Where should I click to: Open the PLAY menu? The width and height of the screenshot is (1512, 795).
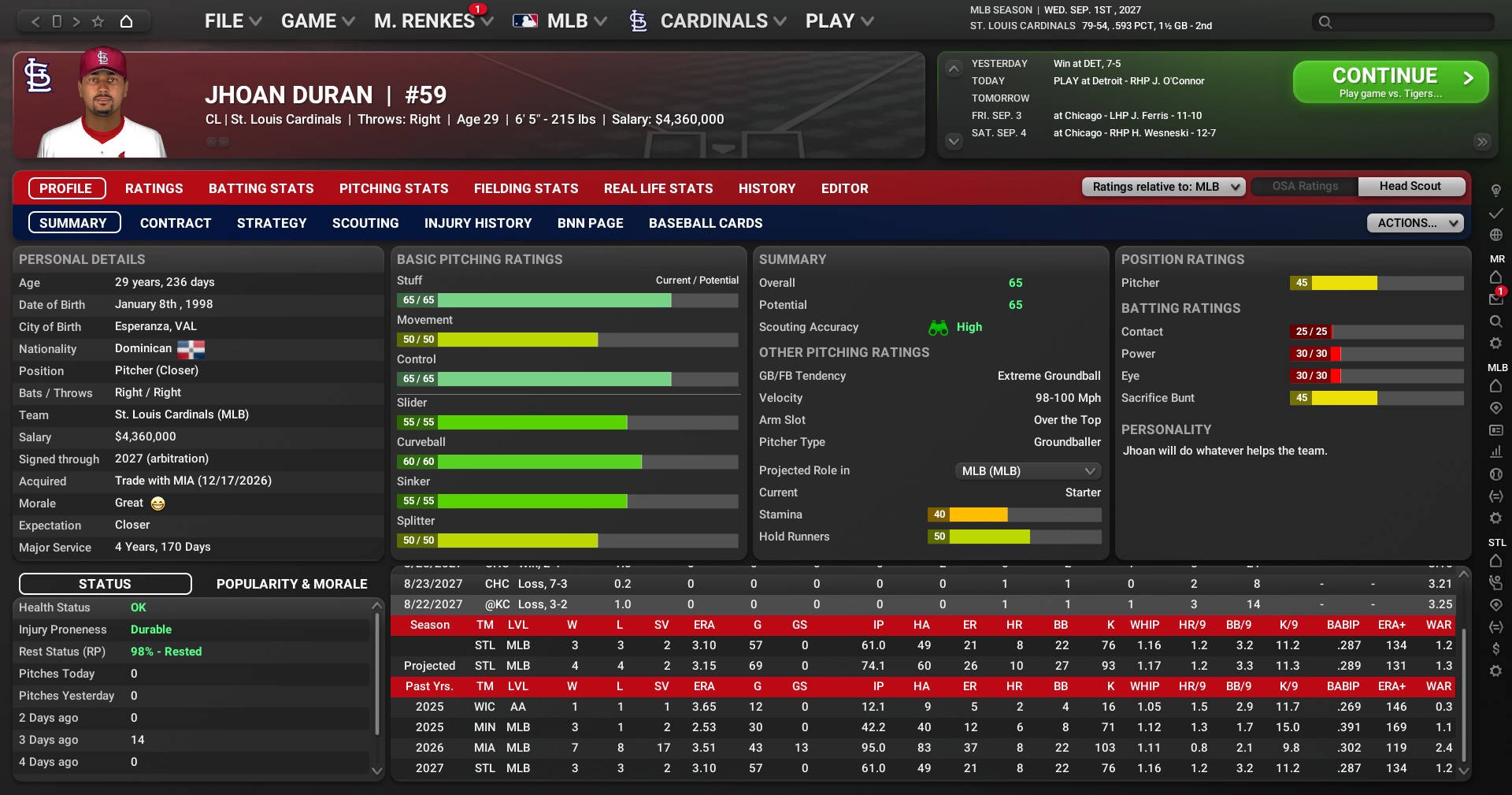pyautogui.click(x=839, y=21)
